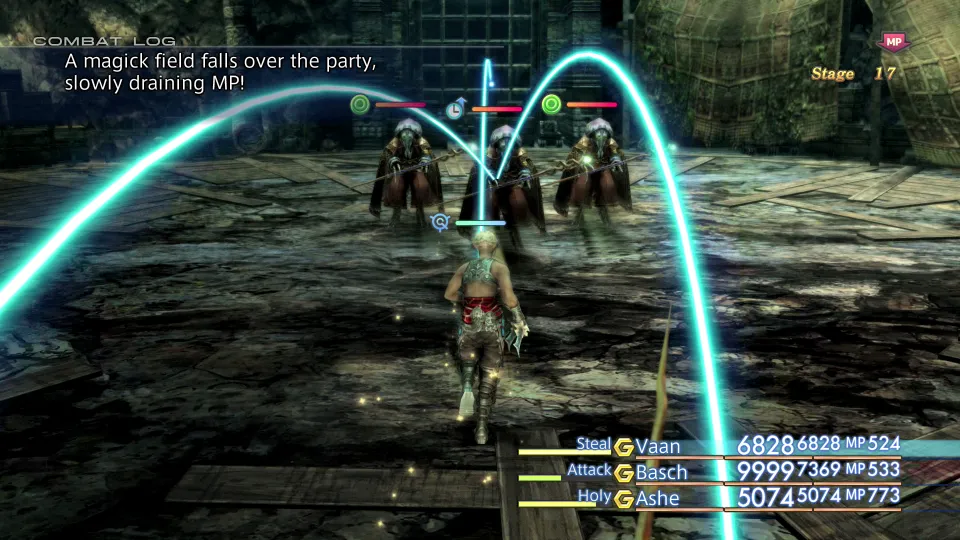Screen dimensions: 960x540
Task: Toggle the gambit icon beside Basch
Action: (624, 472)
